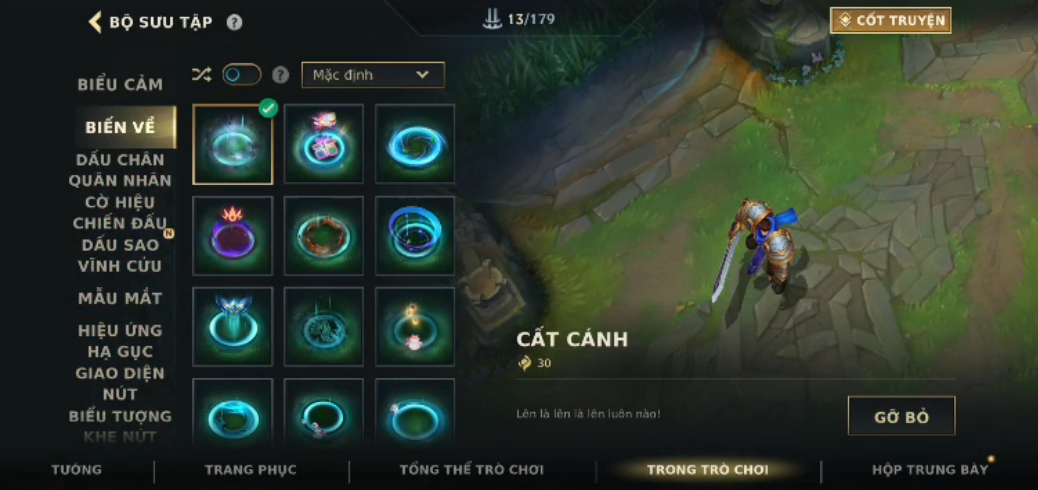This screenshot has width=1038, height=490.
Task: Open the Dấu Chân Quân Nhân category
Action: tap(120, 170)
